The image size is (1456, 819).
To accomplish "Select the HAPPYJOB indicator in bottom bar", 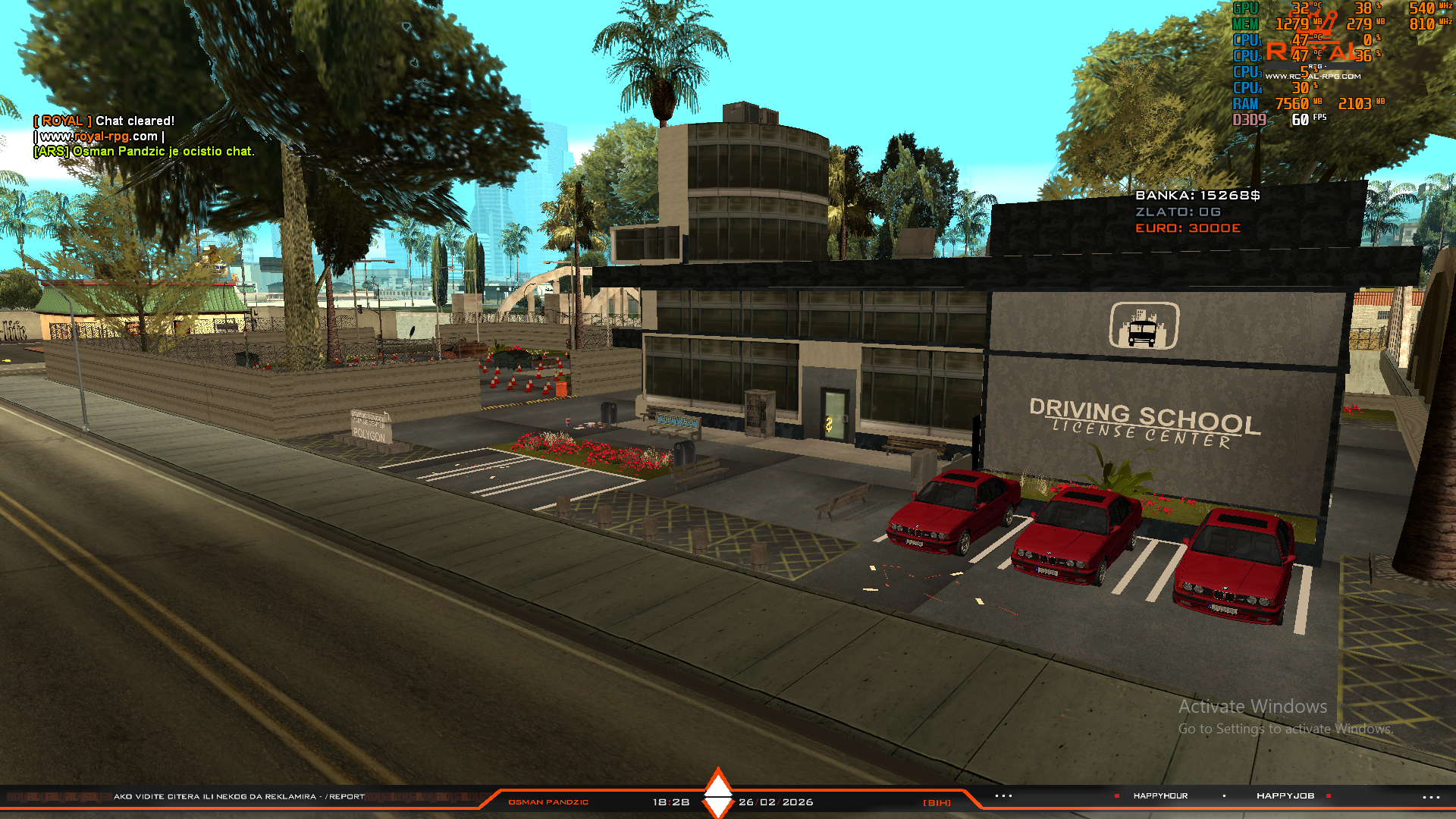I will (1285, 796).
